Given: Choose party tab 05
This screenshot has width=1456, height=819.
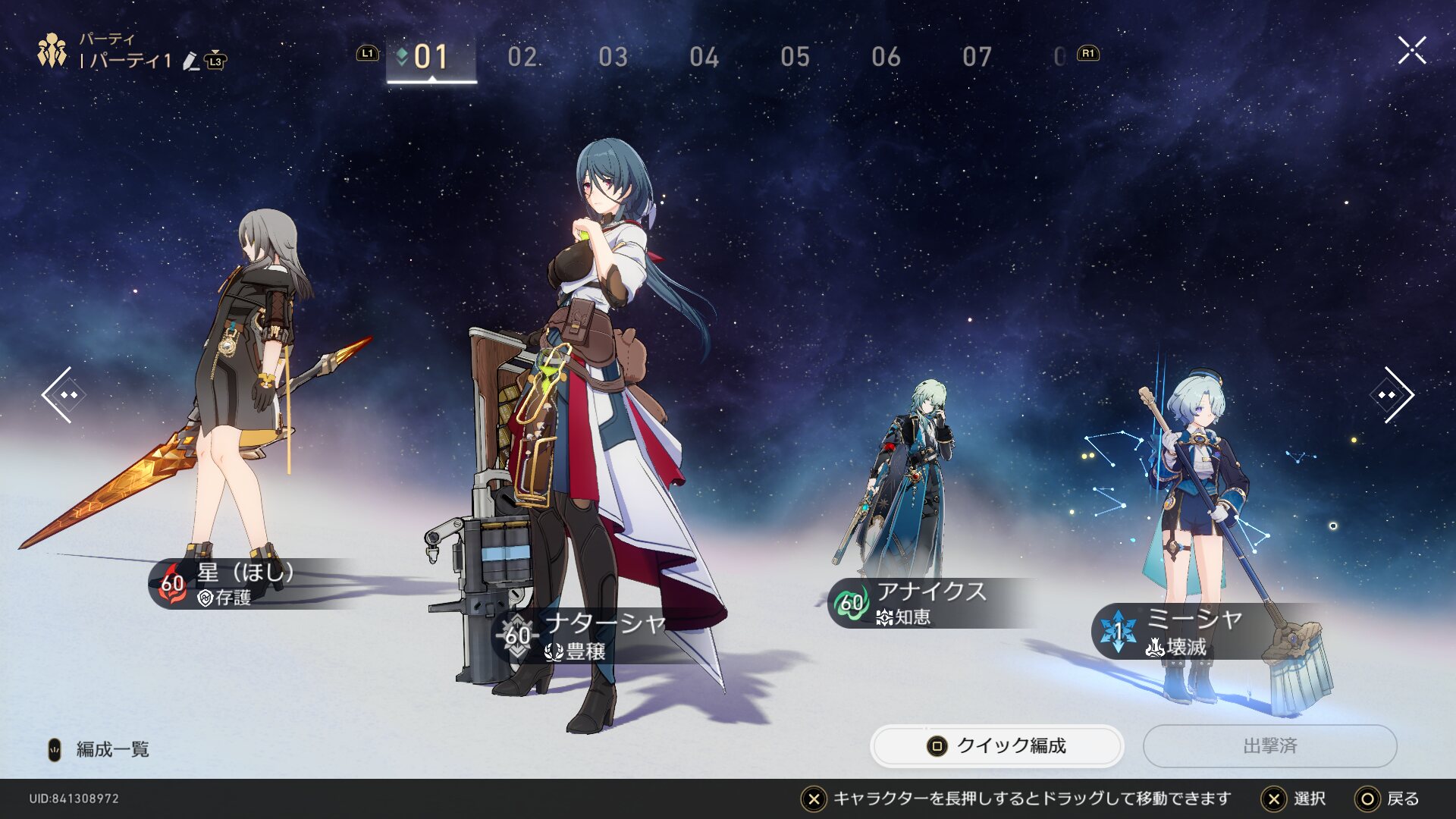Looking at the screenshot, I should 795,57.
